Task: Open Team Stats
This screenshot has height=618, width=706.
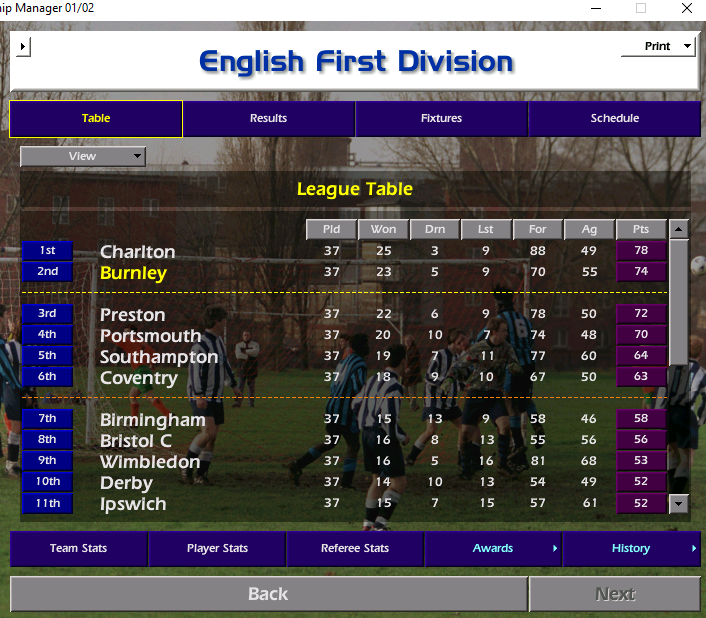Action: pyautogui.click(x=79, y=548)
